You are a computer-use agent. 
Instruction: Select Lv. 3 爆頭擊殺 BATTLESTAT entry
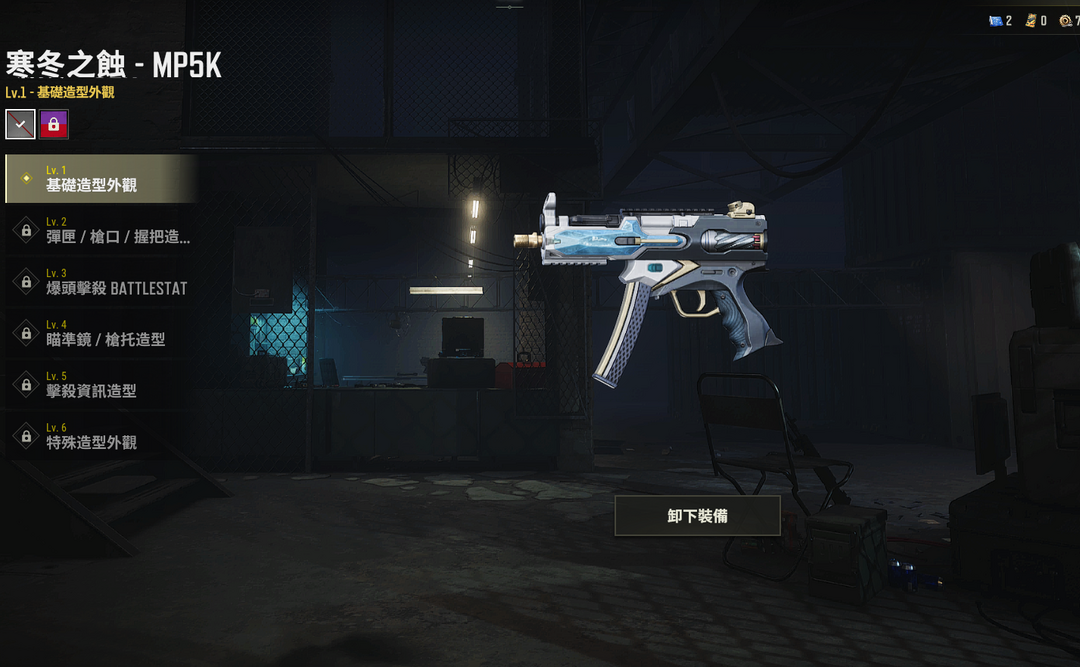[100, 282]
